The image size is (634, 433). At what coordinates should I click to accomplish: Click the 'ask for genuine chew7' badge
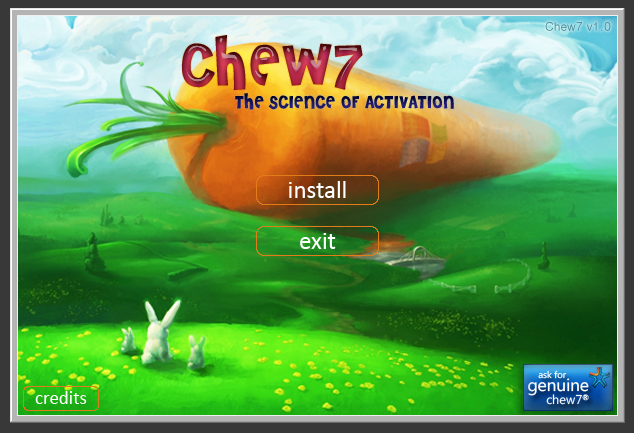(567, 388)
